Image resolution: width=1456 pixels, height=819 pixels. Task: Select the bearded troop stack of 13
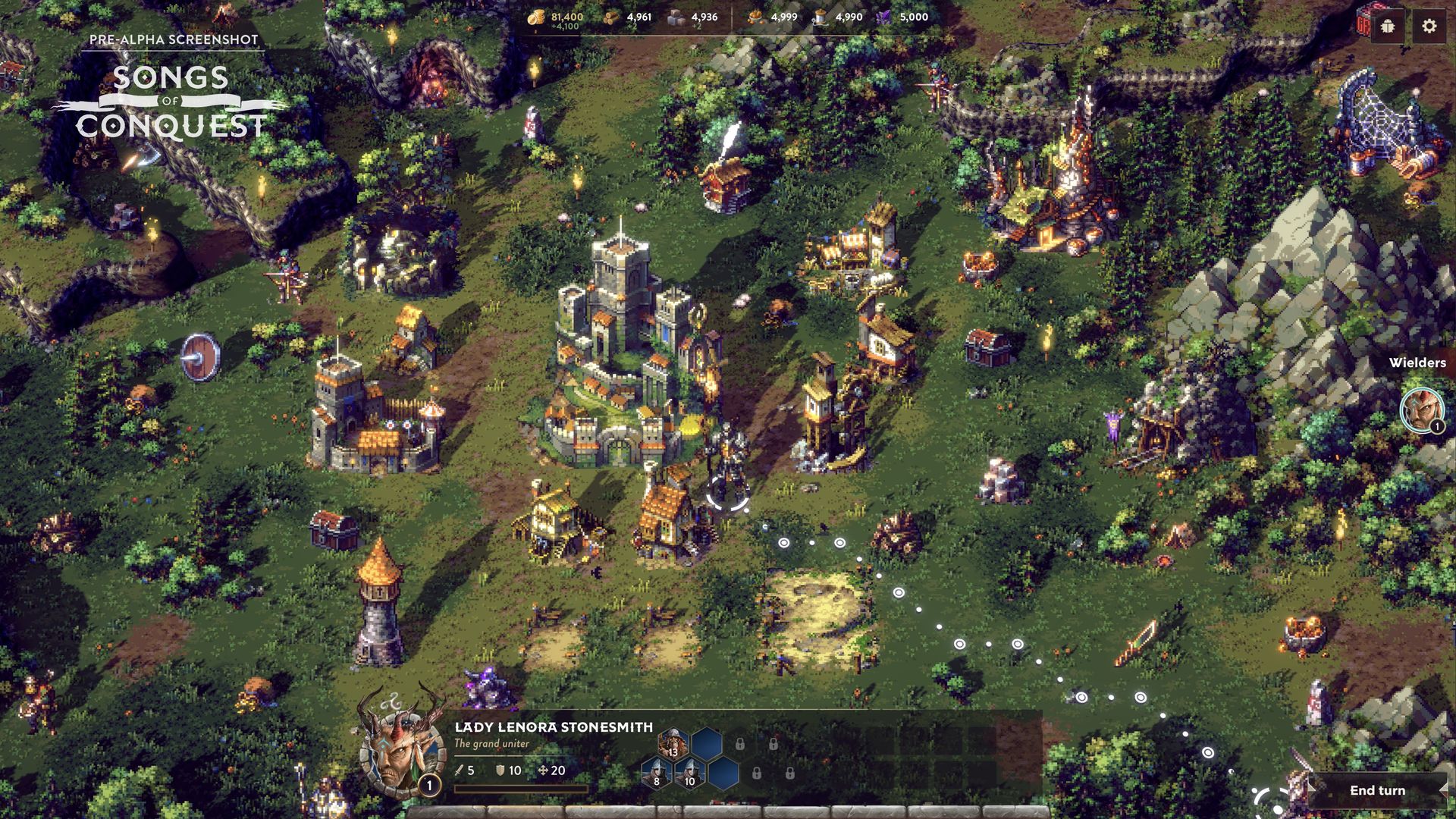tap(673, 743)
